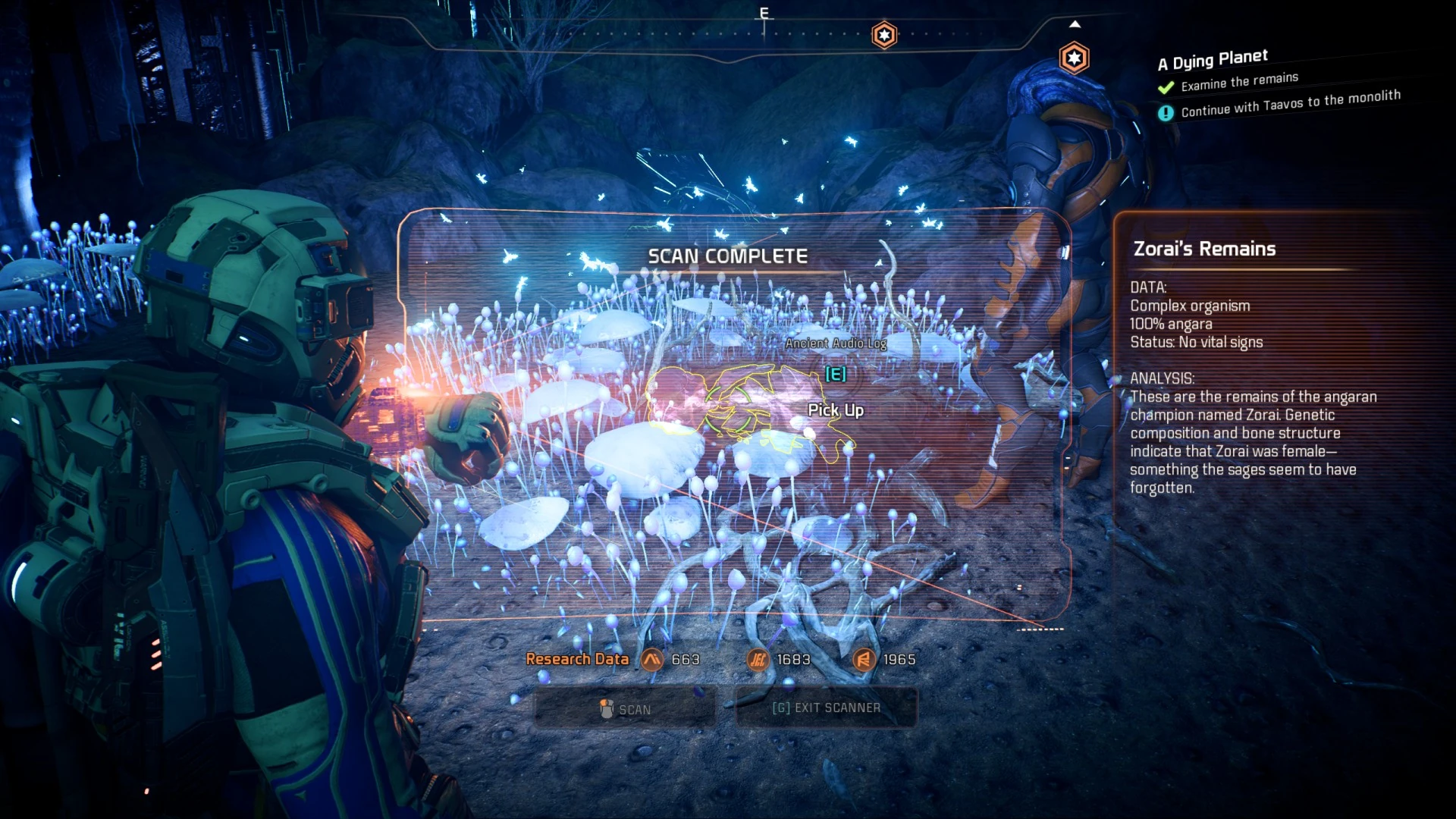Image resolution: width=1456 pixels, height=819 pixels.
Task: Select the Heleus research data icon
Action: pyautogui.click(x=758, y=660)
